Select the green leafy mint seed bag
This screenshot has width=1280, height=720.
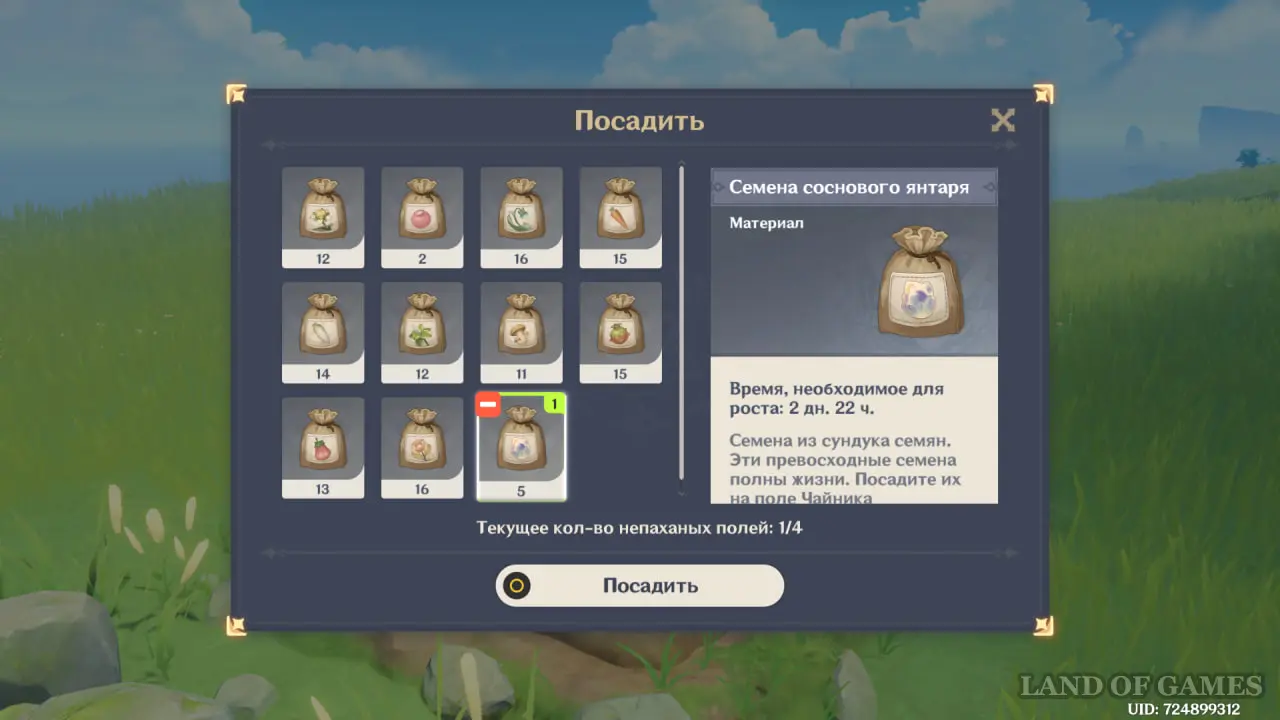422,332
